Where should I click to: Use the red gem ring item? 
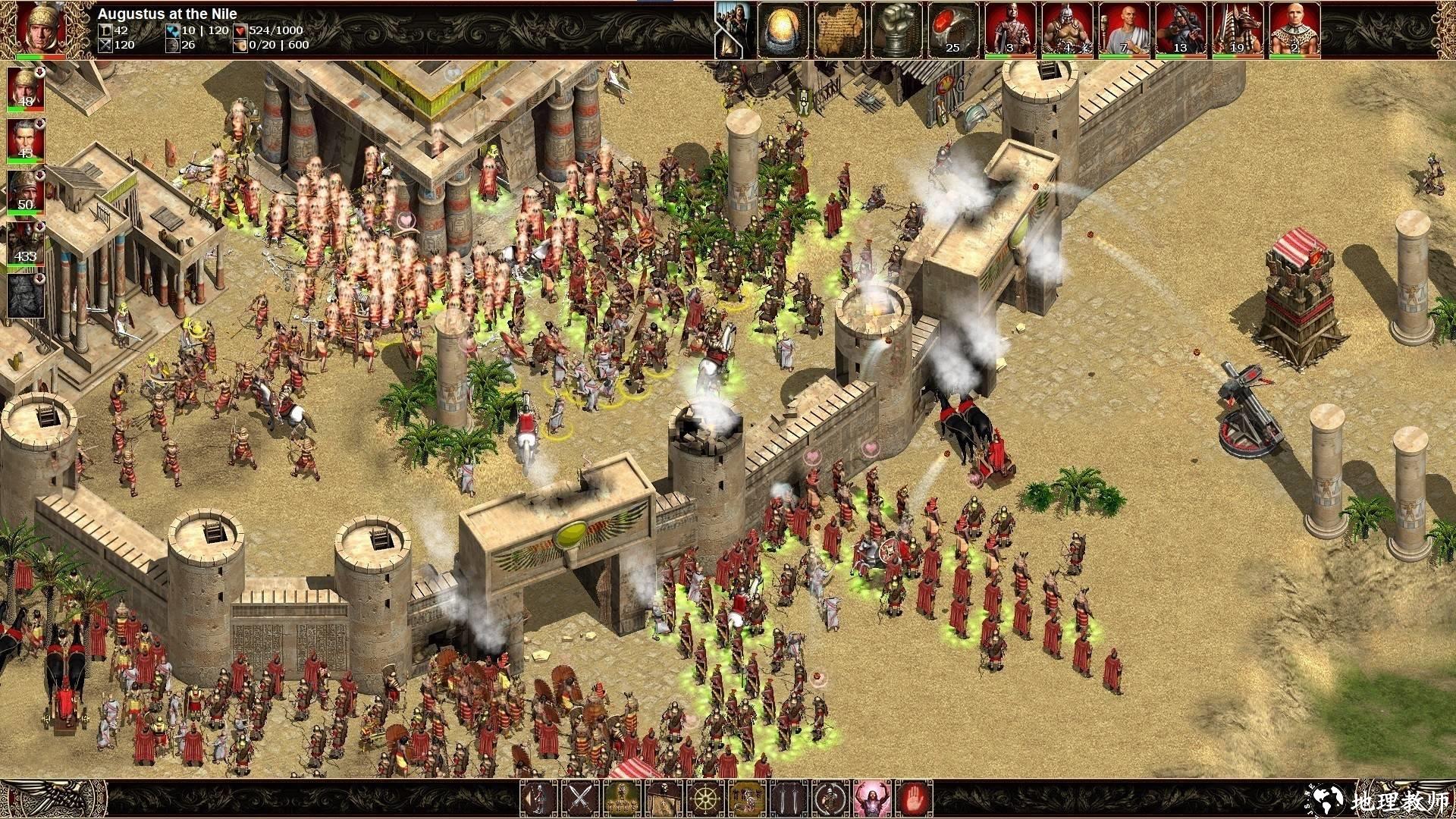(x=953, y=30)
